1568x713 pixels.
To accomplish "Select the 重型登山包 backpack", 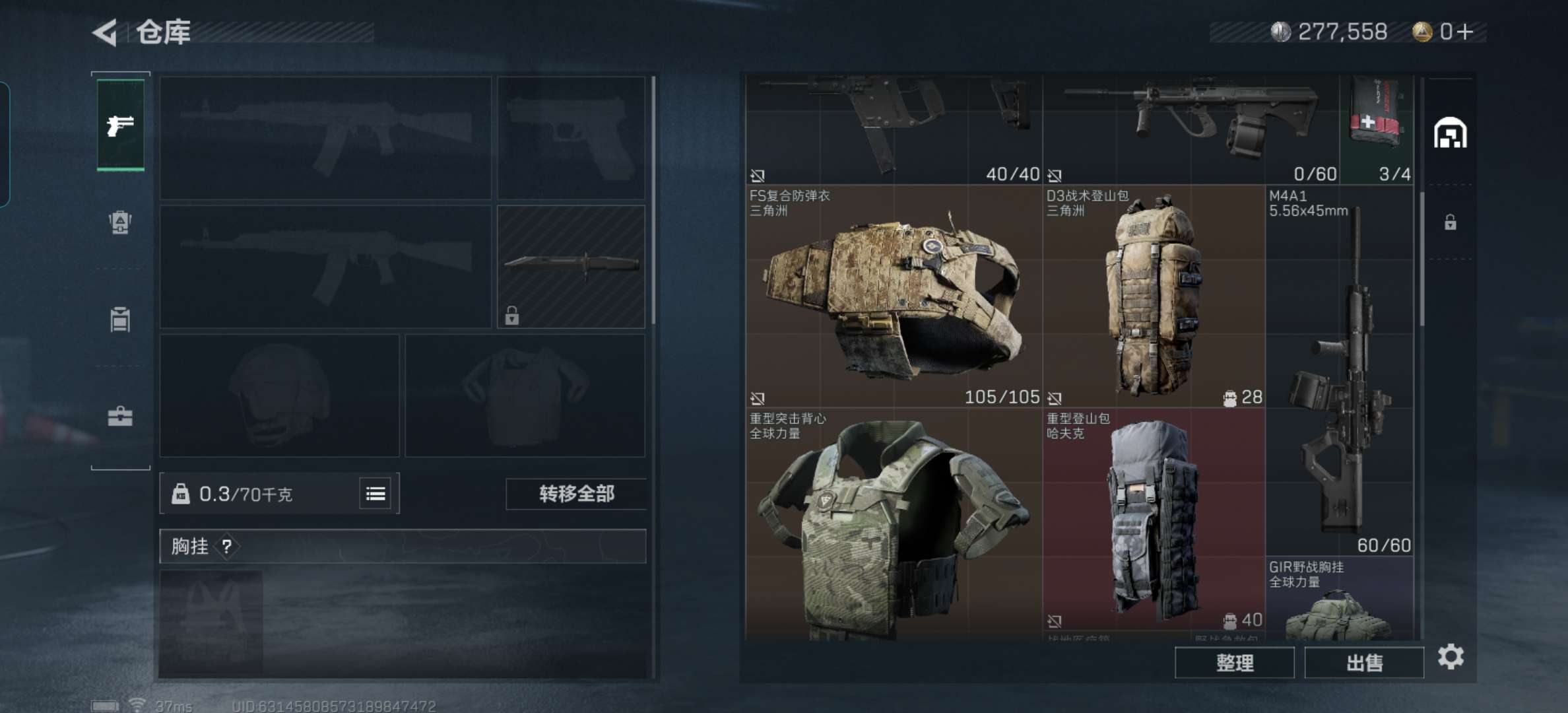I will [x=1154, y=519].
